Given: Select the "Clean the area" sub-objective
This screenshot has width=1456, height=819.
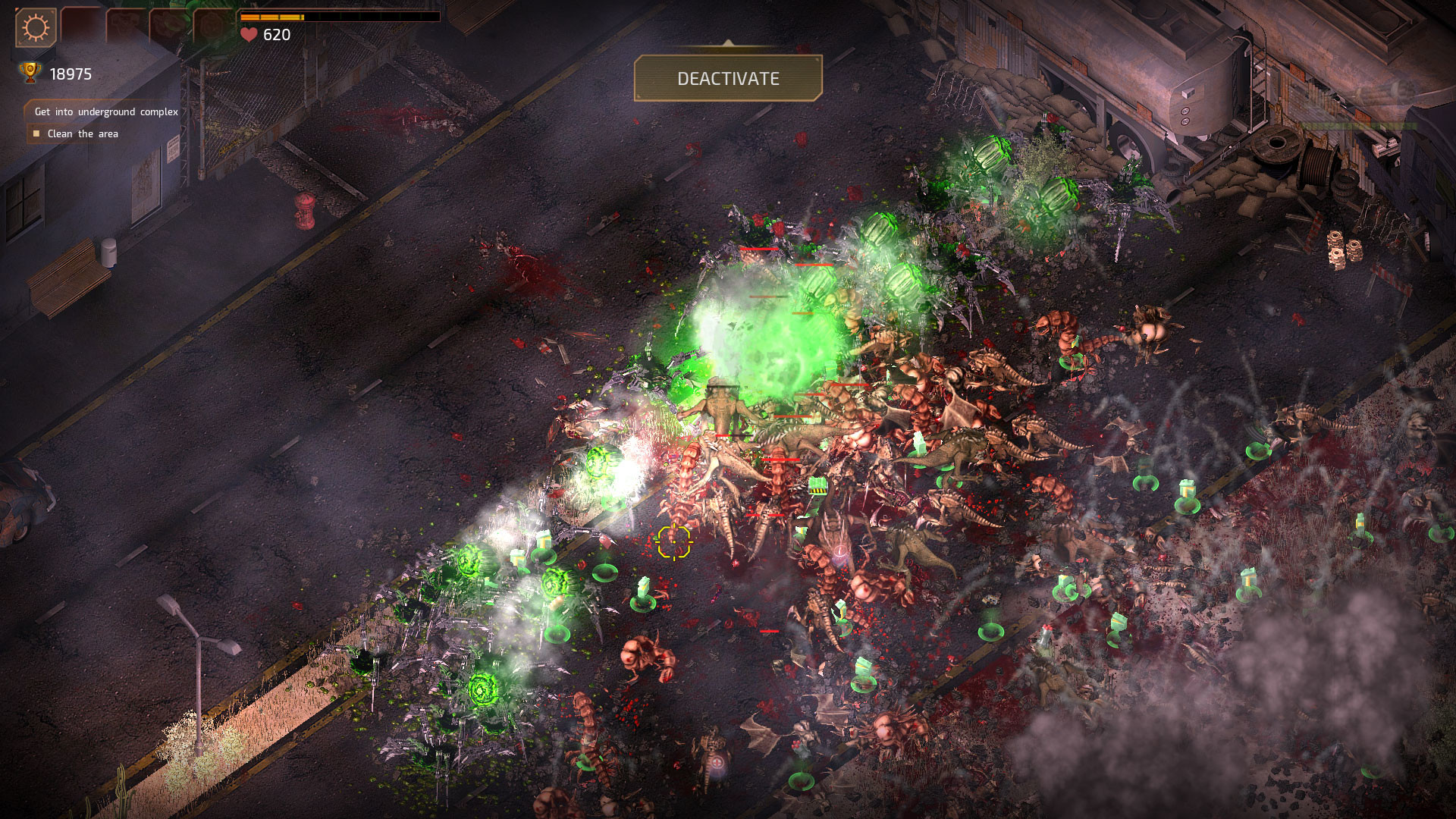Looking at the screenshot, I should pos(83,133).
